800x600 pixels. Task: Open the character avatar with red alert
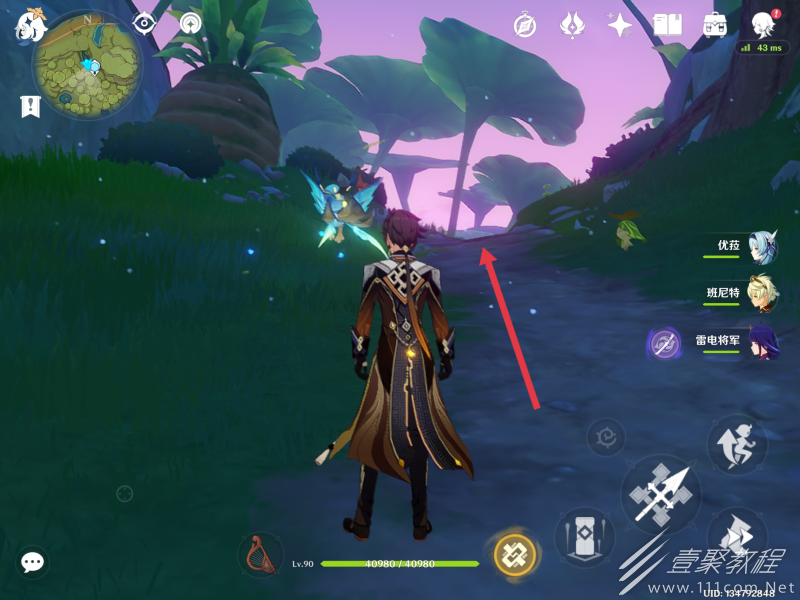click(765, 24)
